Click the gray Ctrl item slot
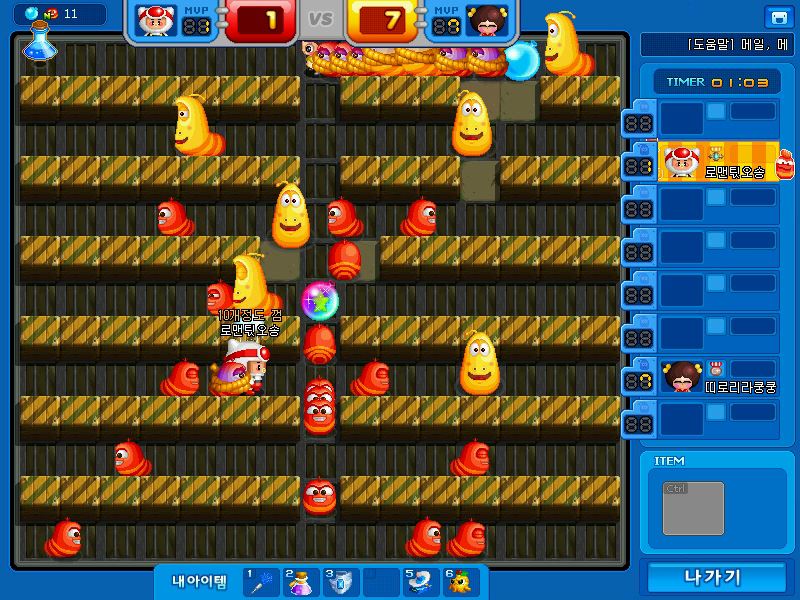800x600 pixels. pyautogui.click(x=693, y=507)
